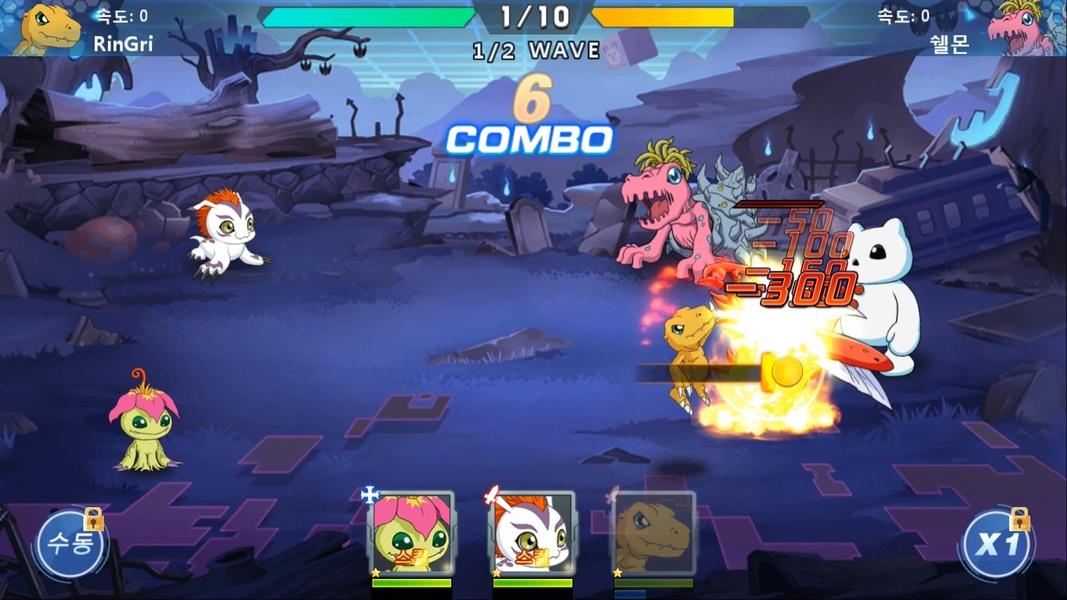Tap the 헬몬 enemy portrait
The image size is (1067, 600).
1023,28
